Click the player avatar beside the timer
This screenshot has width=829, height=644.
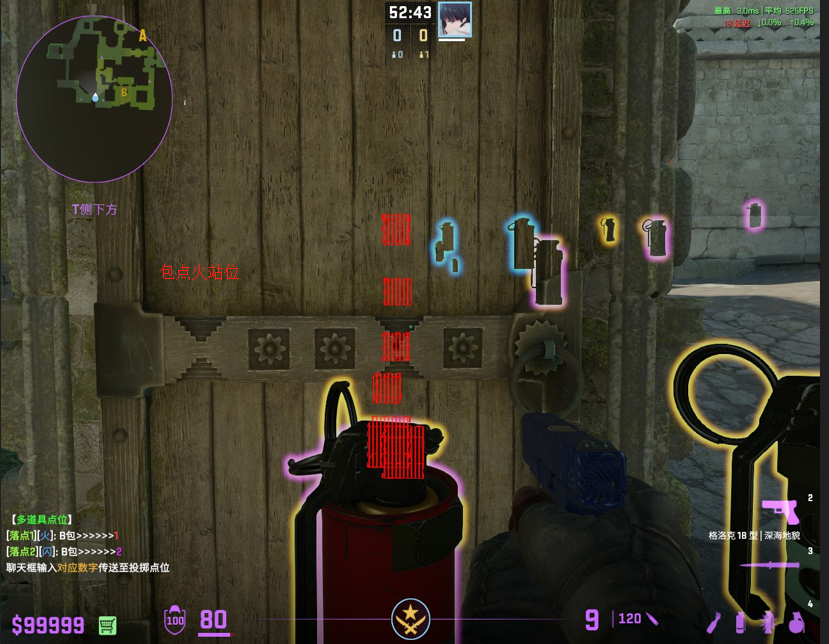454,19
